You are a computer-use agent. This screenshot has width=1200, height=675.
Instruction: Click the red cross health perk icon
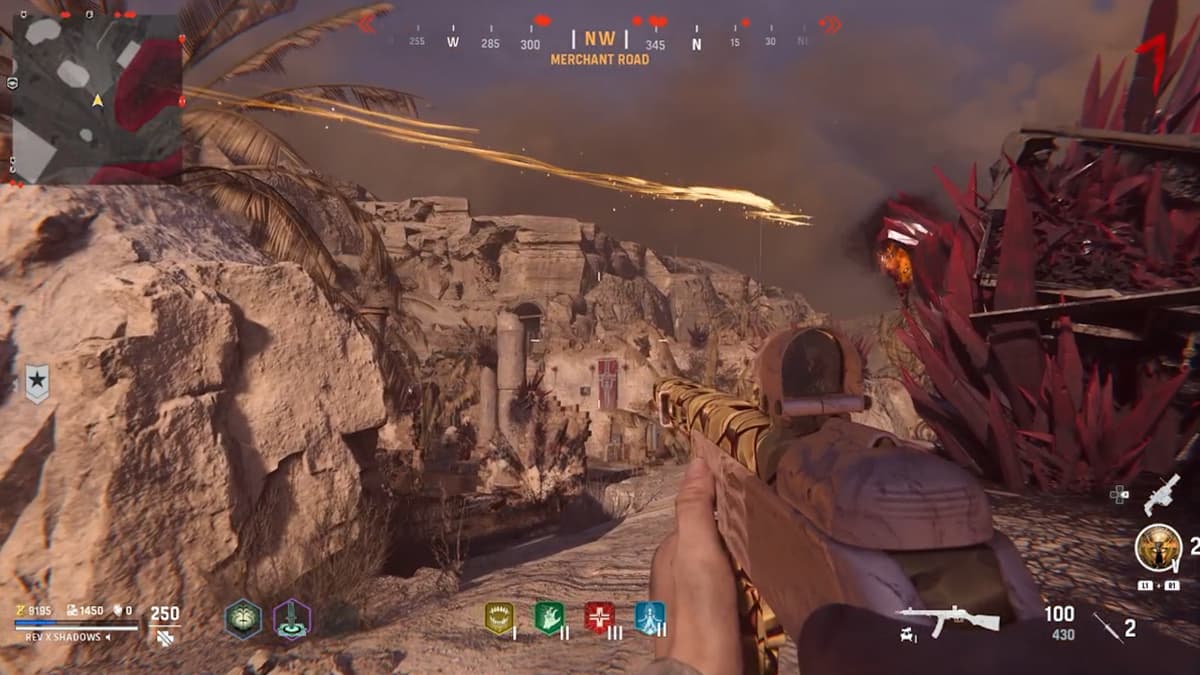point(599,618)
